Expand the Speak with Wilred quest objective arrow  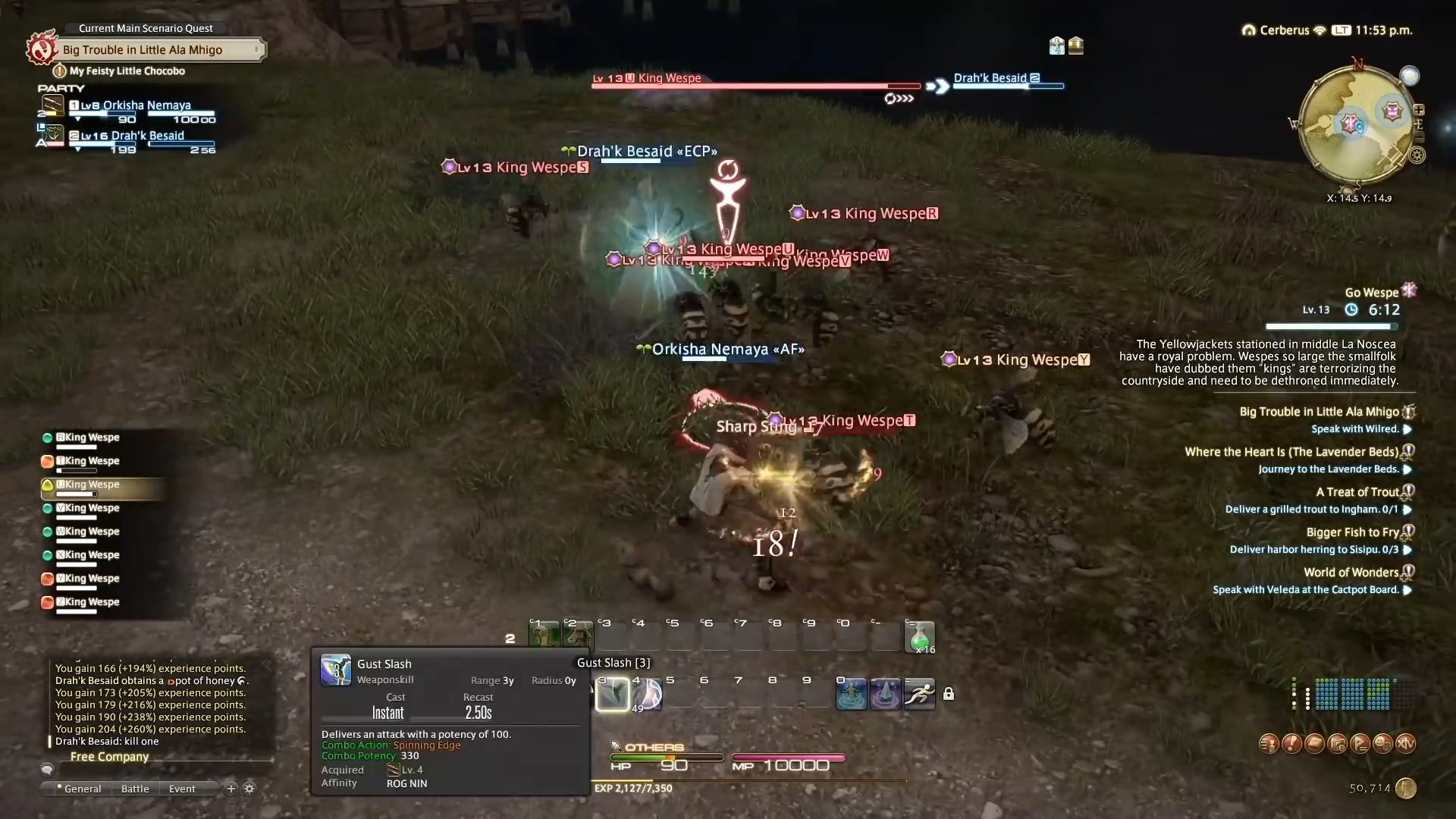(x=1408, y=429)
